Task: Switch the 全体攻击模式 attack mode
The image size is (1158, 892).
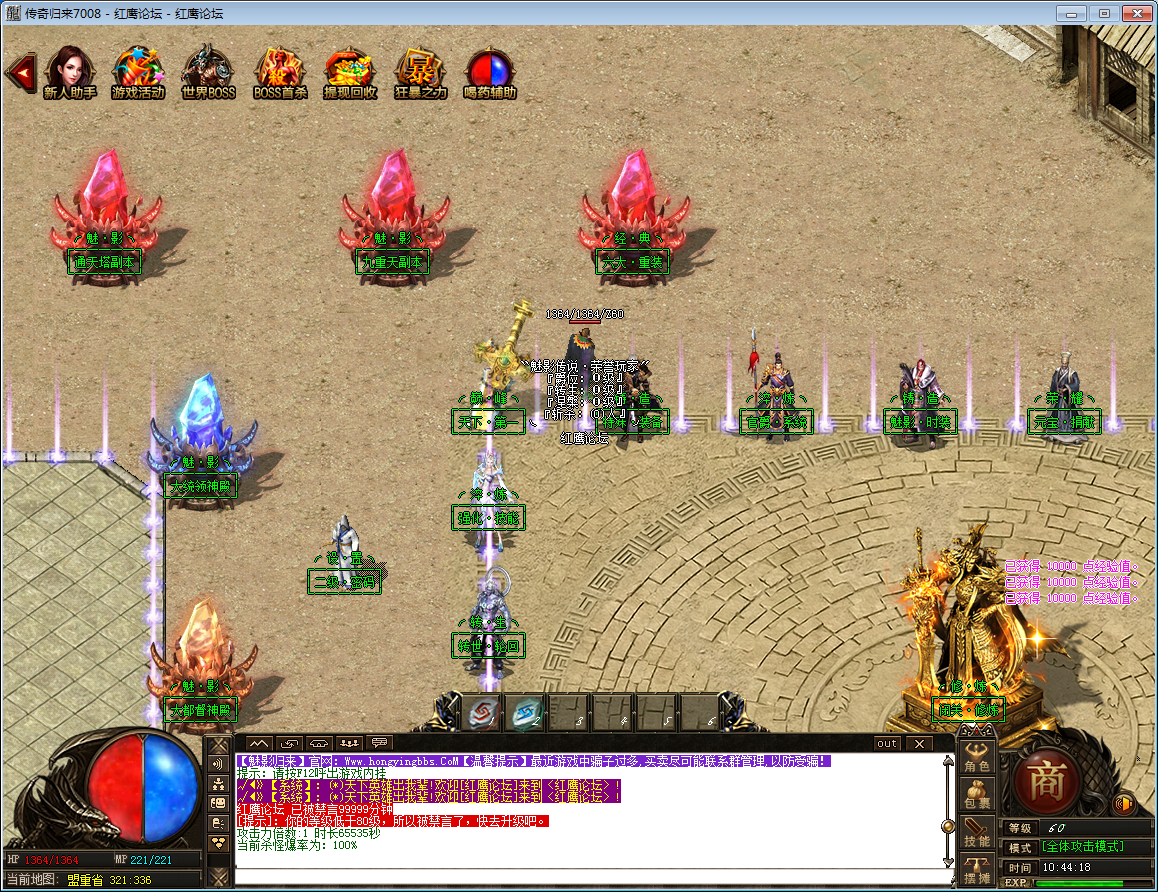Action: click(1083, 847)
